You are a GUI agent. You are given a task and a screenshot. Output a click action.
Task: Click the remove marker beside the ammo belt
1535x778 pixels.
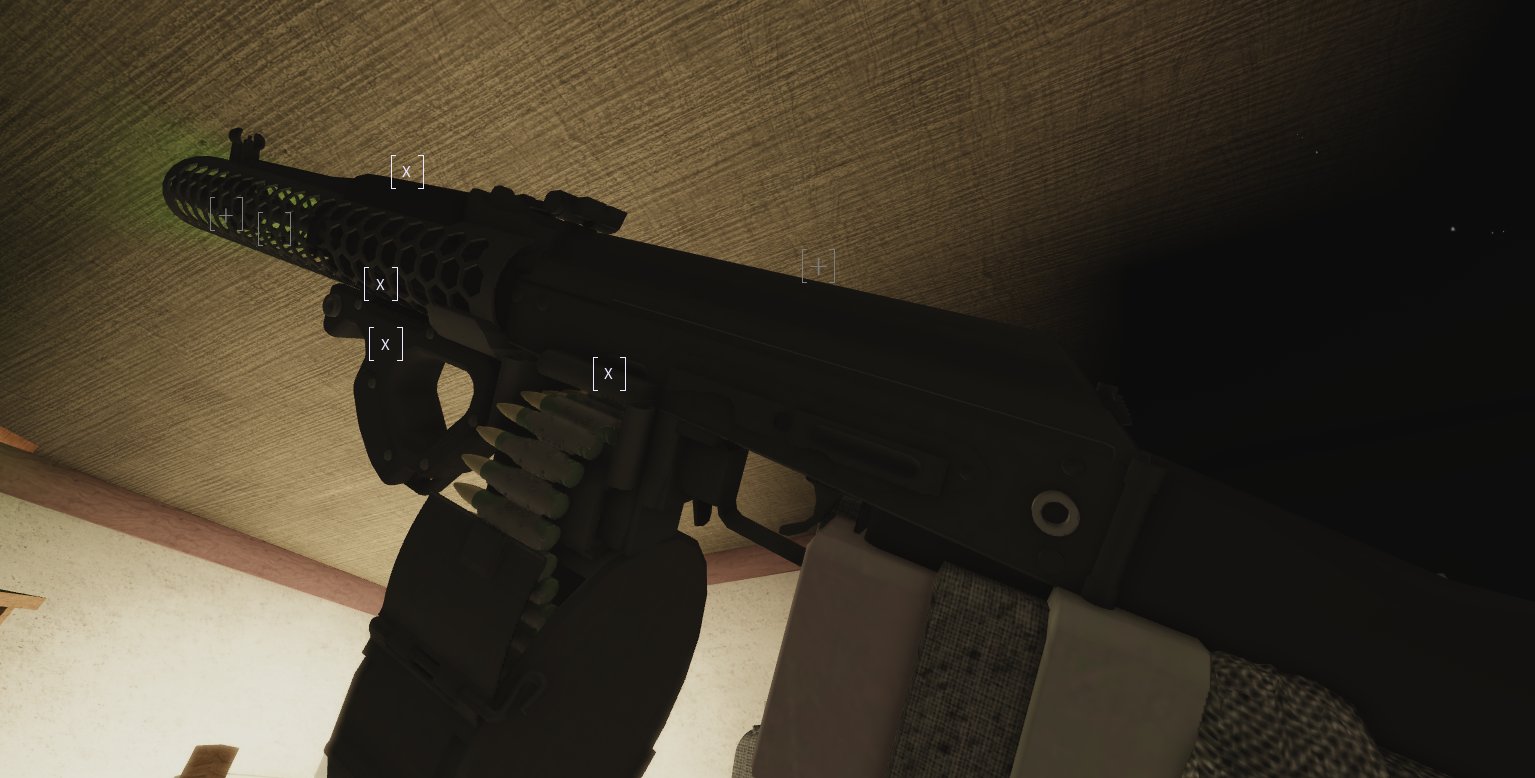click(x=609, y=373)
